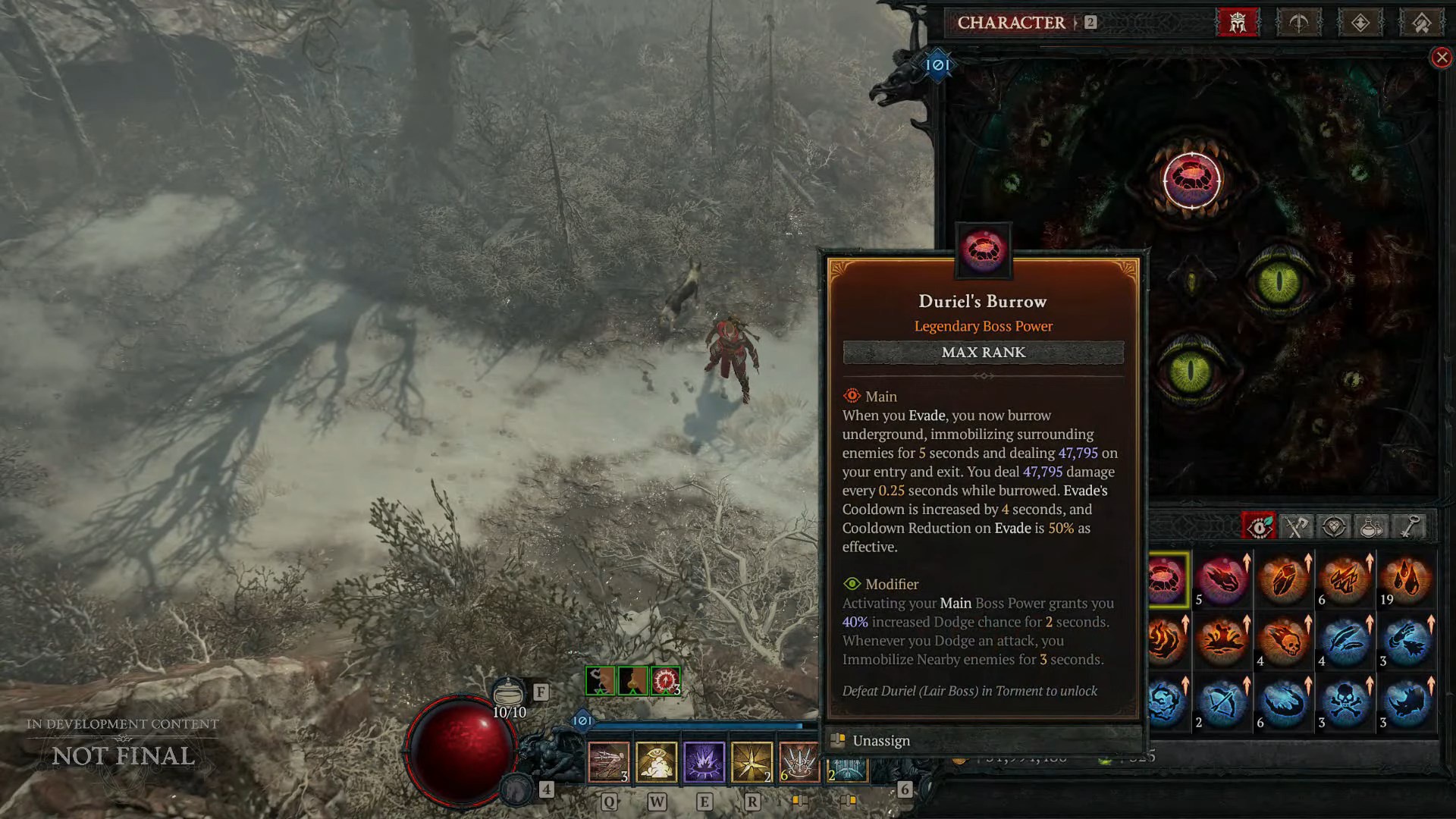Activate the purple burst skill on hotbar
This screenshot has width=1456, height=819.
tap(704, 761)
